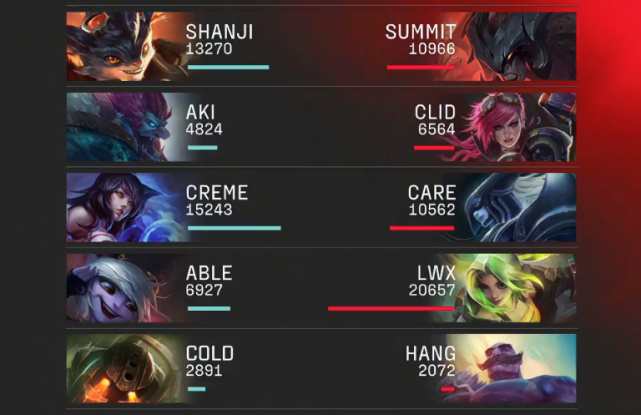
Task: Select SUMMIT's champion portrait
Action: 520,46
